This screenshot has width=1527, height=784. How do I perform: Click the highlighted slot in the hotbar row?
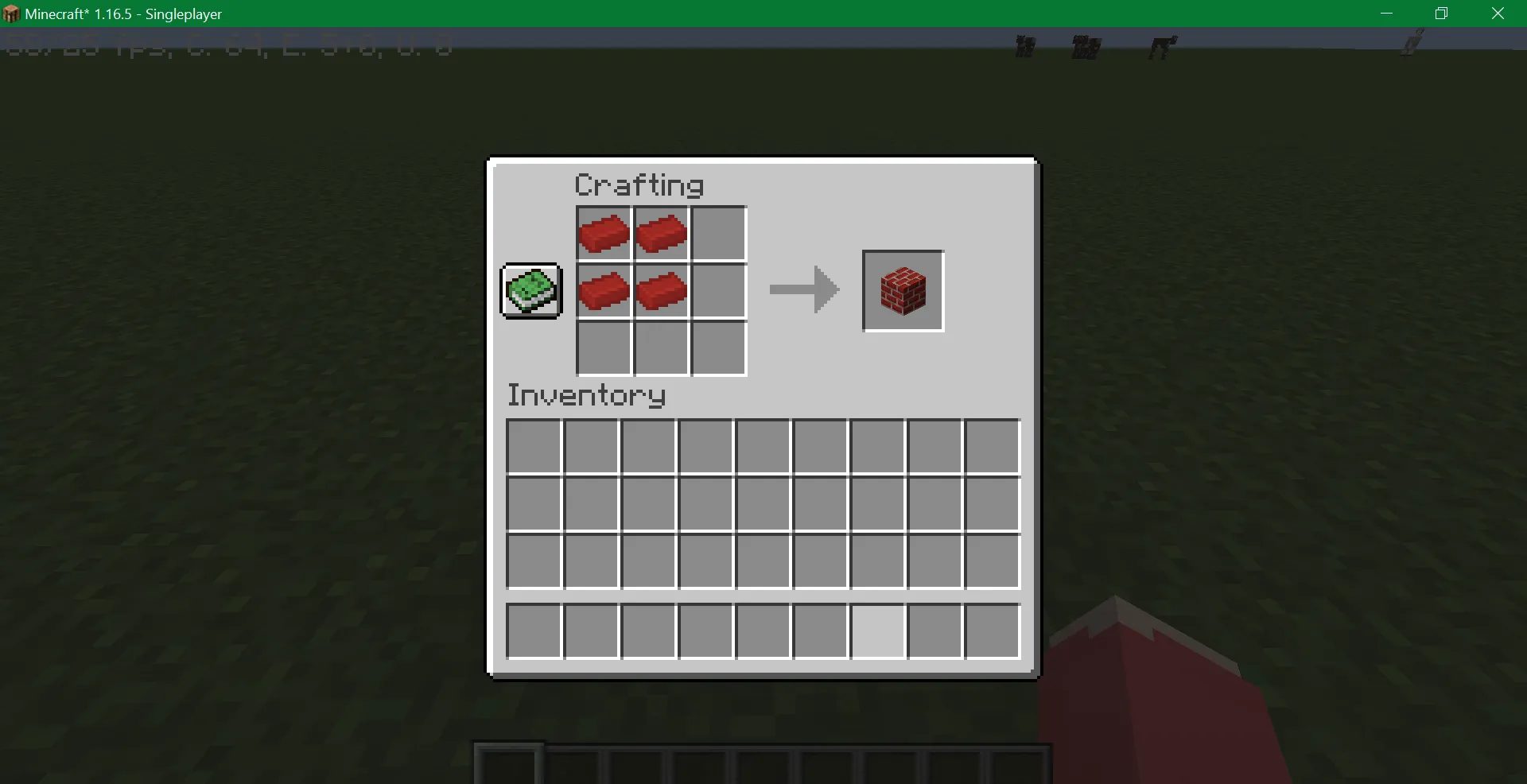[876, 630]
